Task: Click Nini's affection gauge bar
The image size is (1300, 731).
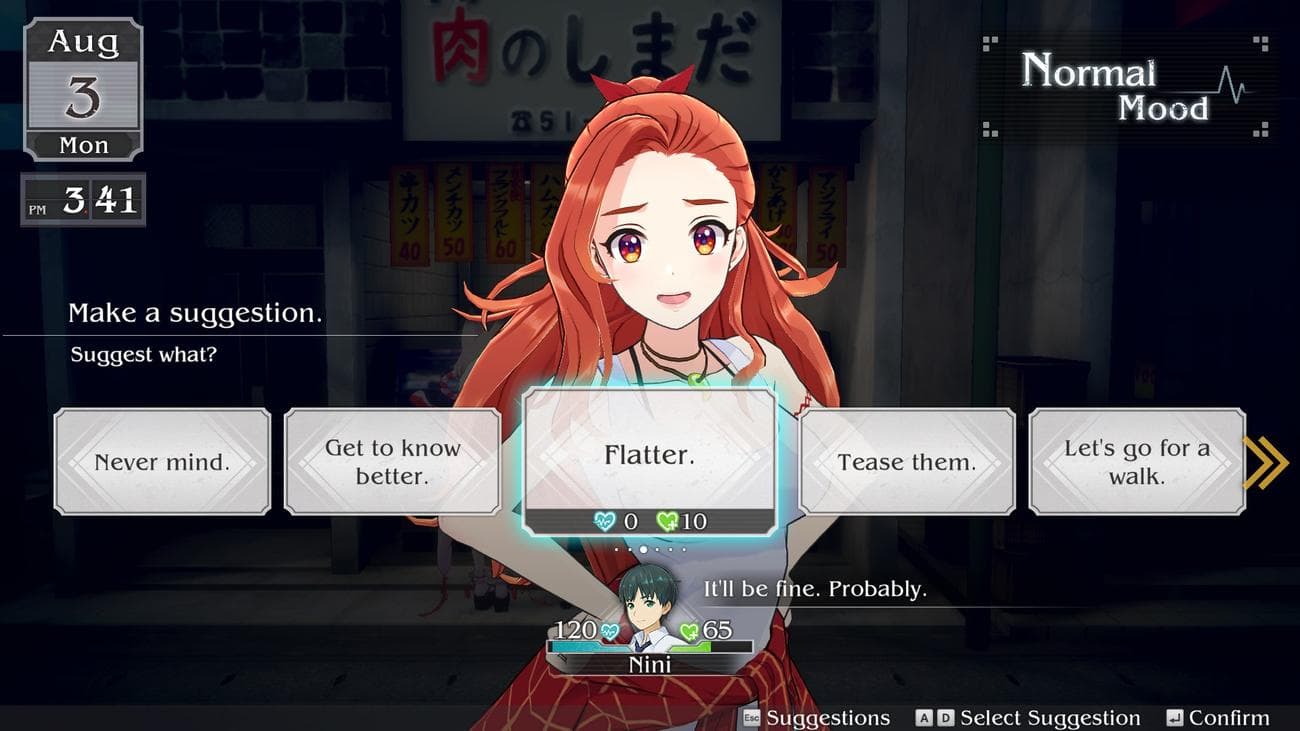Action: pos(650,647)
